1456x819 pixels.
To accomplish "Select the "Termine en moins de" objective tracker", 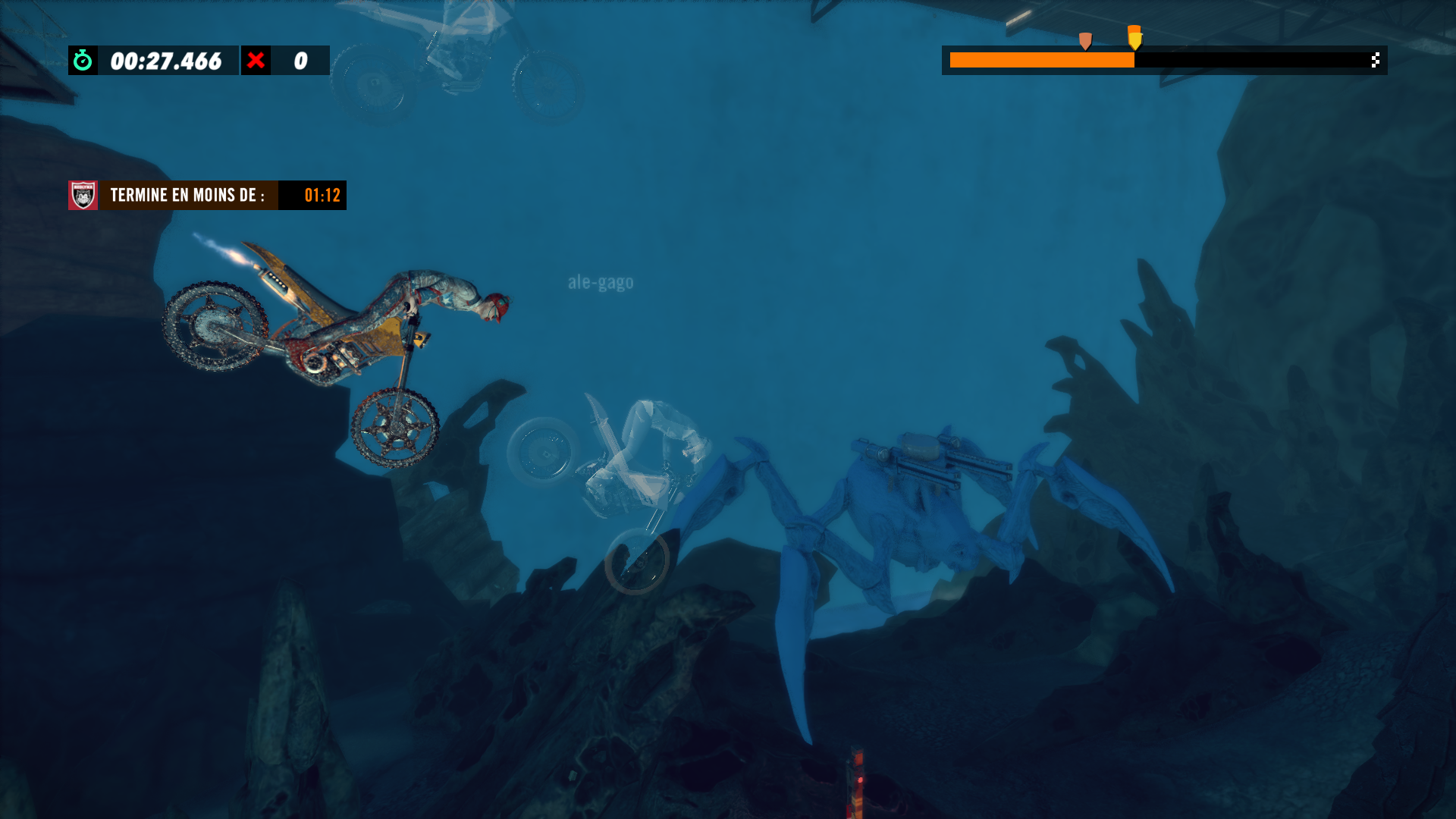I will pyautogui.click(x=206, y=195).
